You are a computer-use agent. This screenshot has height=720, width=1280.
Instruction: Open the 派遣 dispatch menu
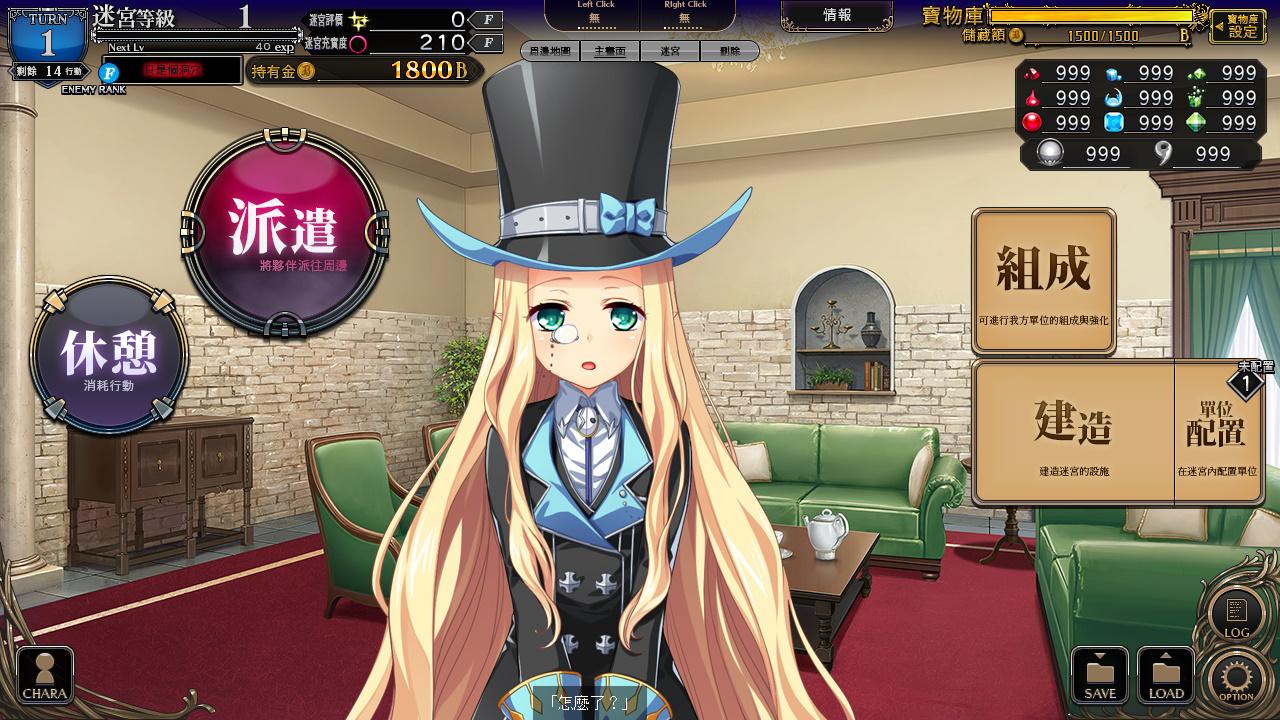(284, 232)
